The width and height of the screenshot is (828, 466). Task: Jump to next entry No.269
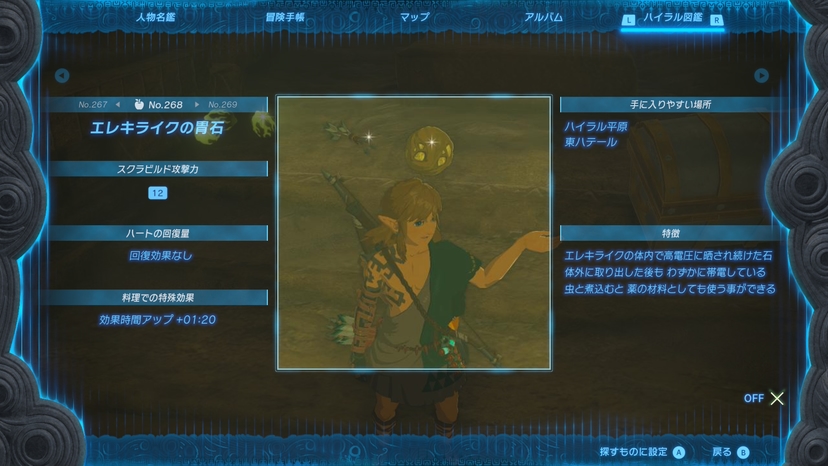point(223,104)
